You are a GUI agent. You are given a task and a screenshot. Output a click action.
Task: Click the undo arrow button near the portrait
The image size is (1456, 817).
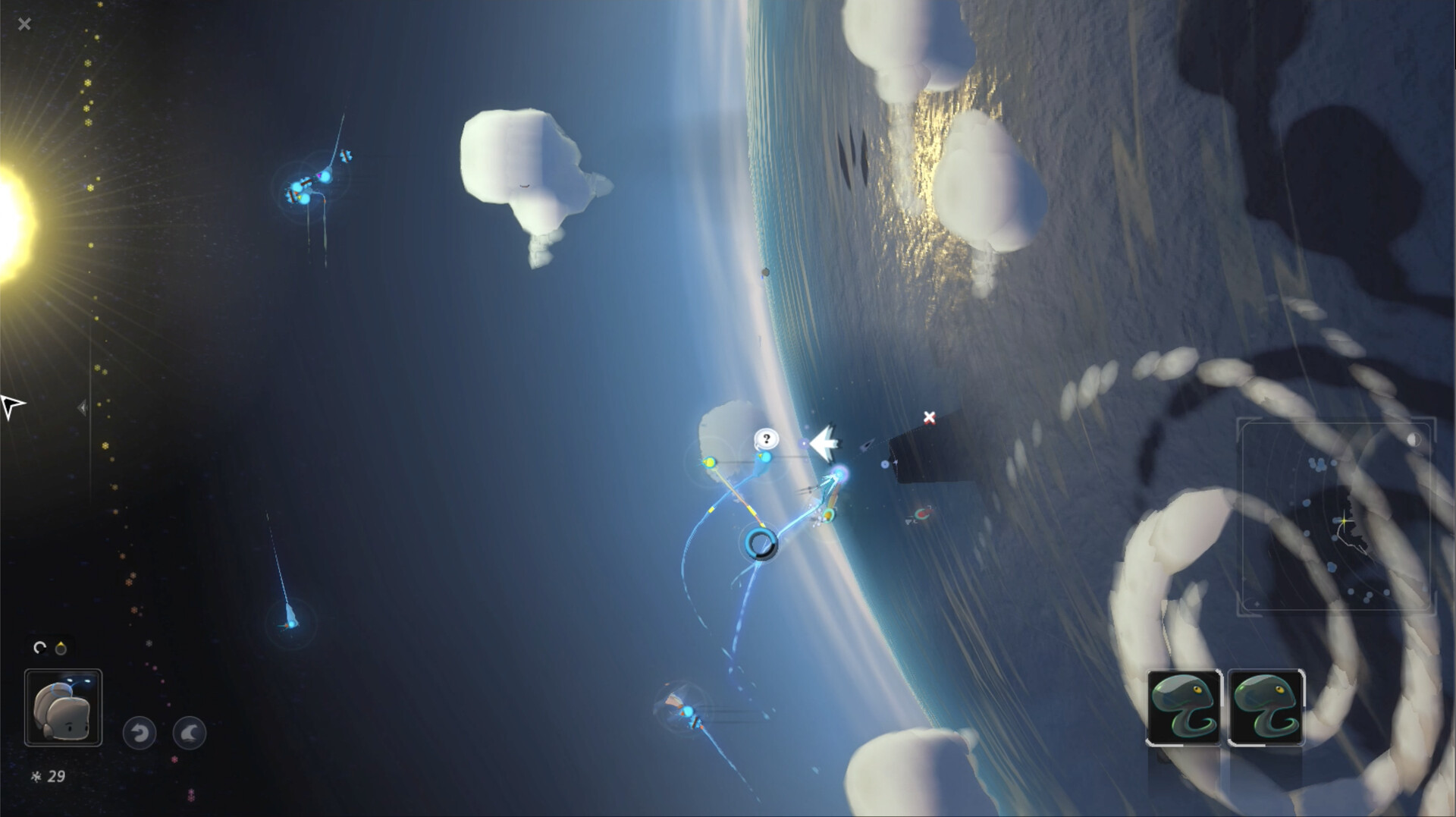[140, 733]
